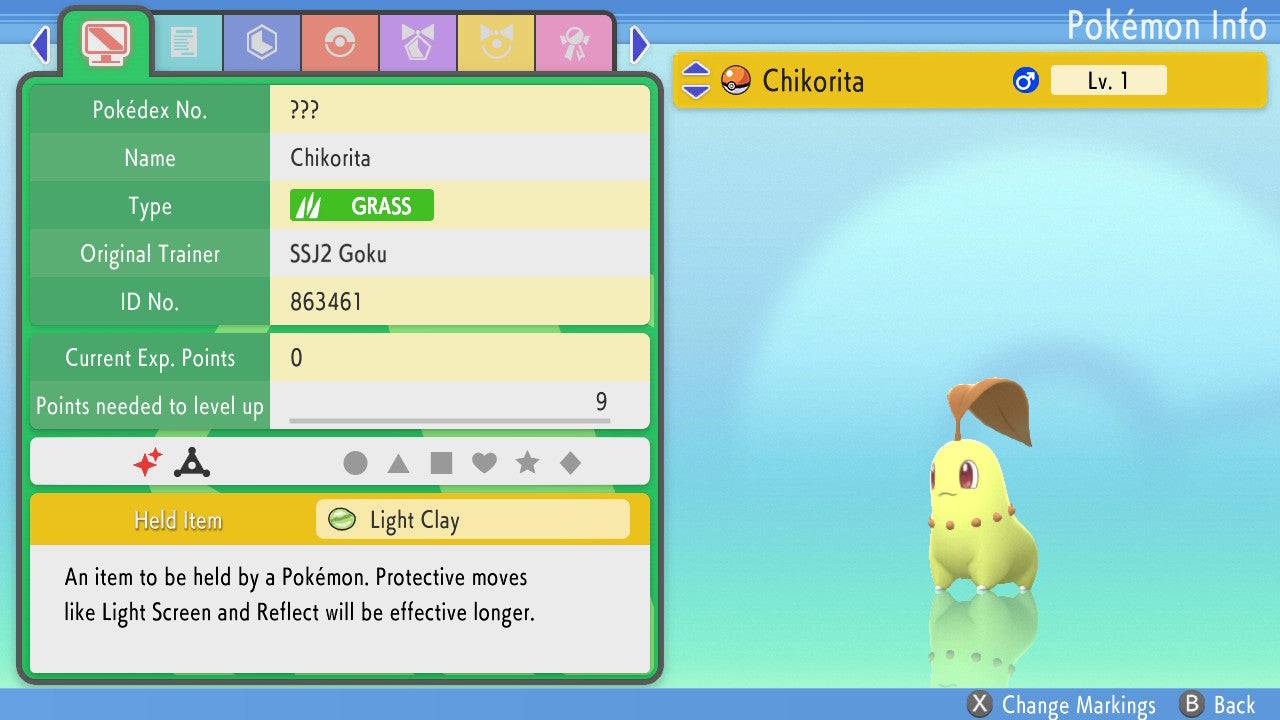Click the left arrow beside the tabs
The height and width of the screenshot is (720, 1280).
40,44
